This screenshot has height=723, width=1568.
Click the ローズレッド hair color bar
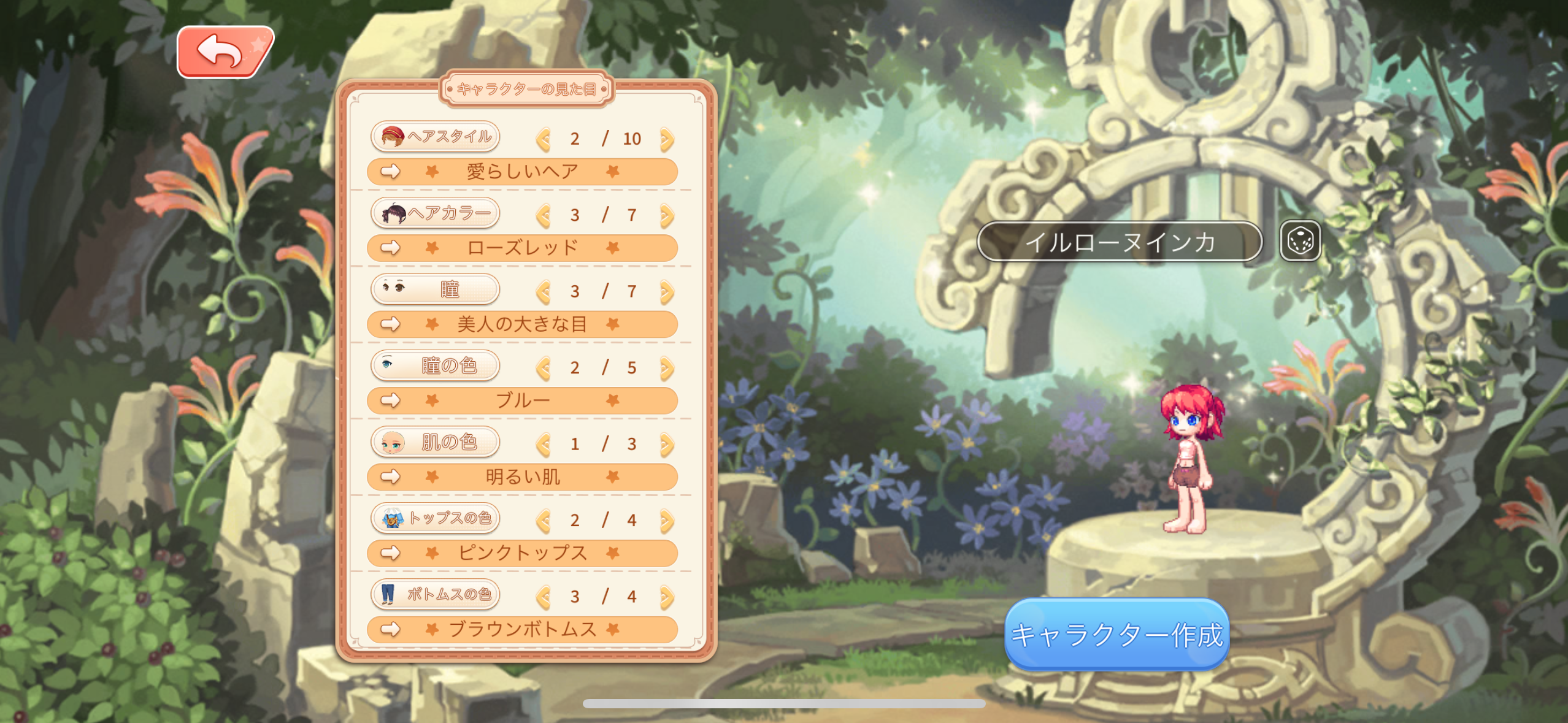coord(522,248)
